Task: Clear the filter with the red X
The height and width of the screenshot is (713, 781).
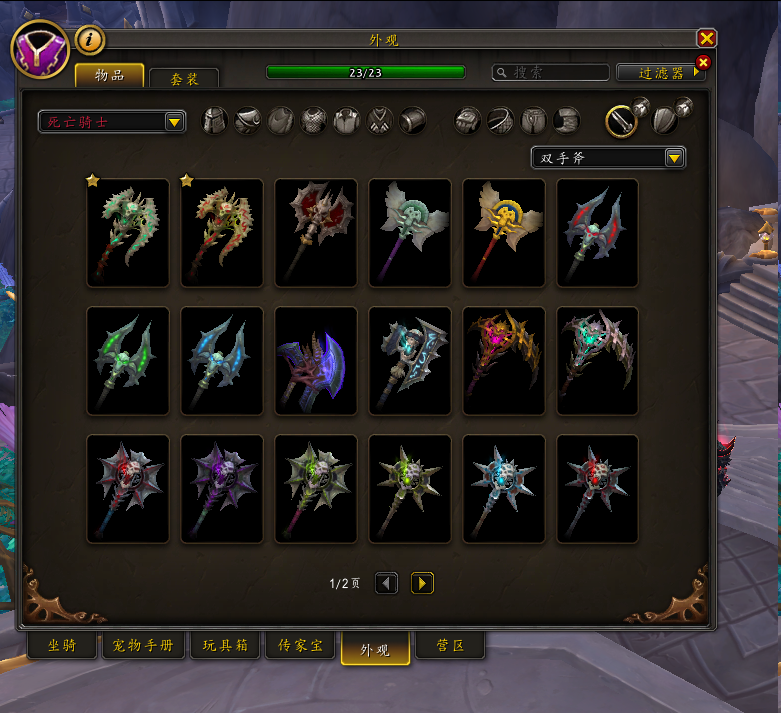Action: pos(702,63)
